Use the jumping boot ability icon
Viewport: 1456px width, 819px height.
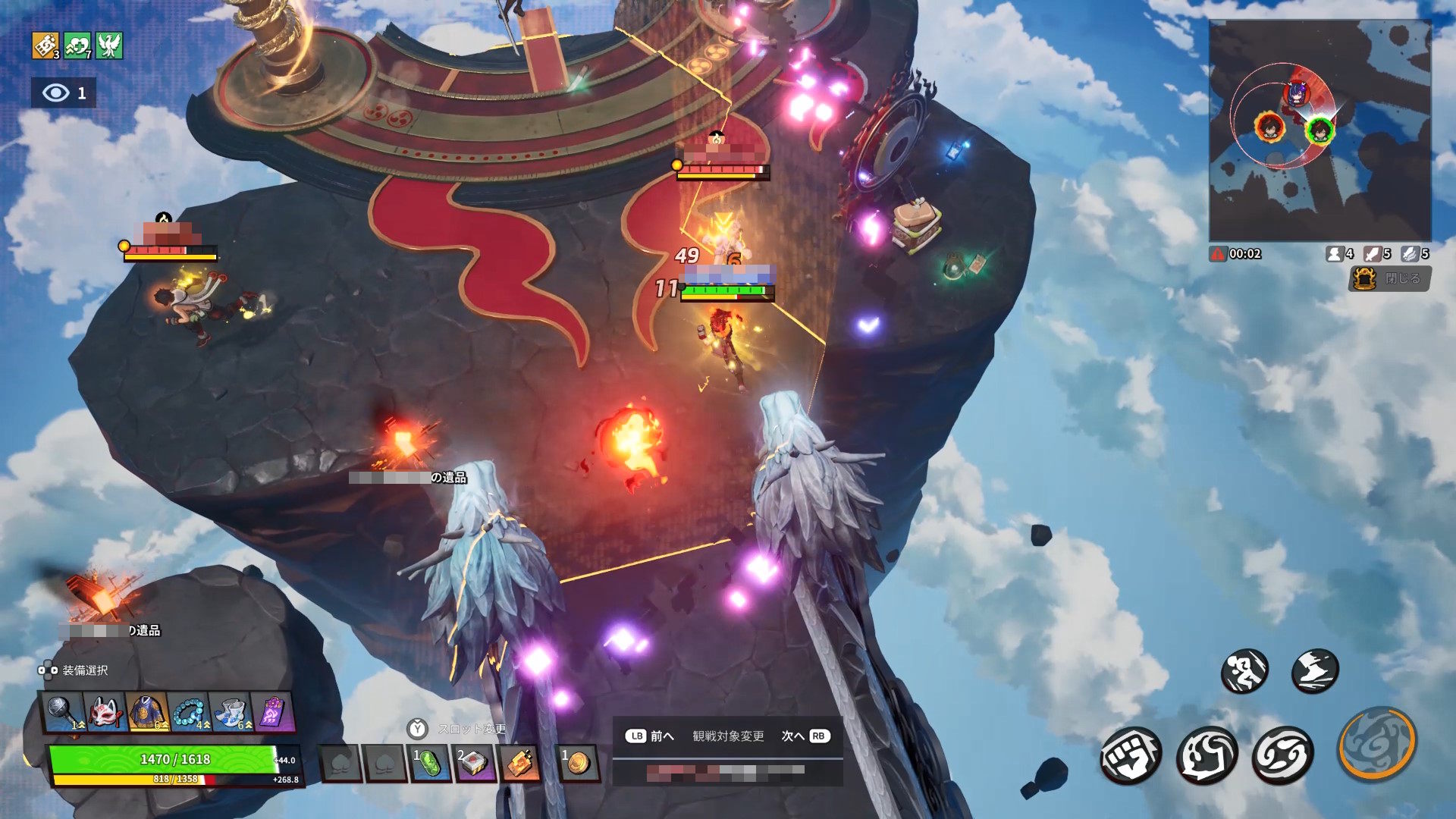click(x=1314, y=670)
